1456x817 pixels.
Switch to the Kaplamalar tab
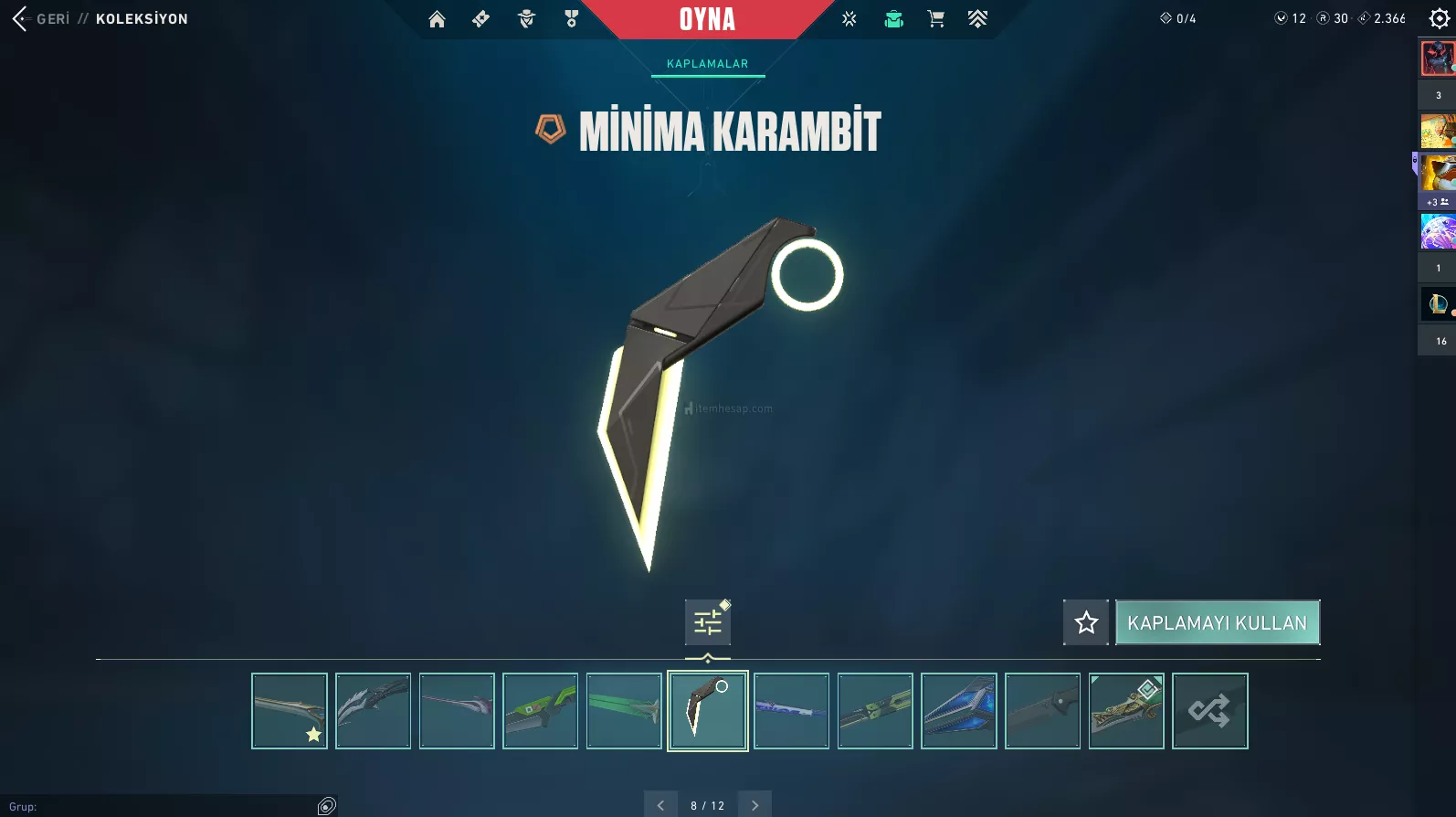[707, 64]
